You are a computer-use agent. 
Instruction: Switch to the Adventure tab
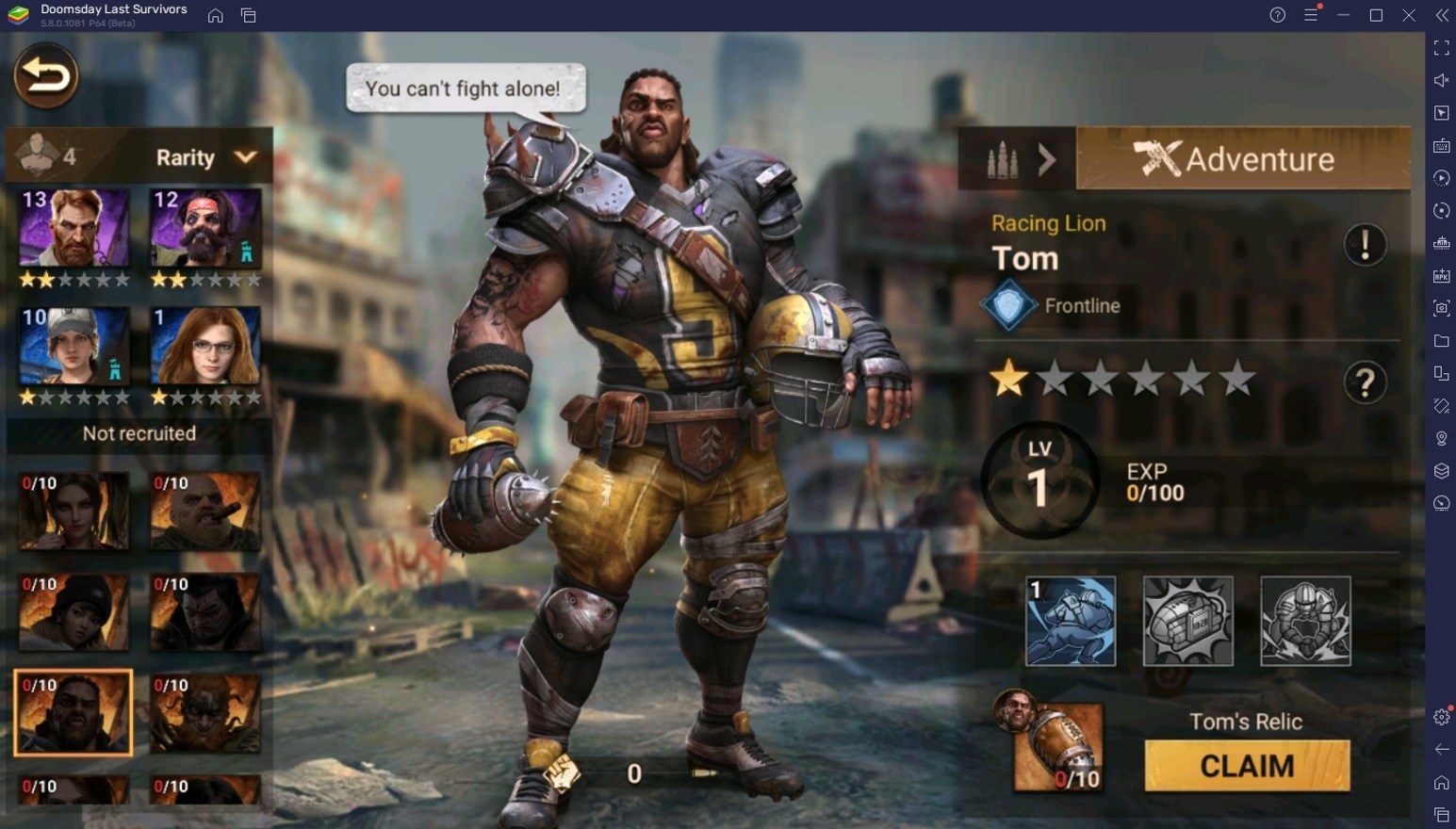tap(1242, 159)
